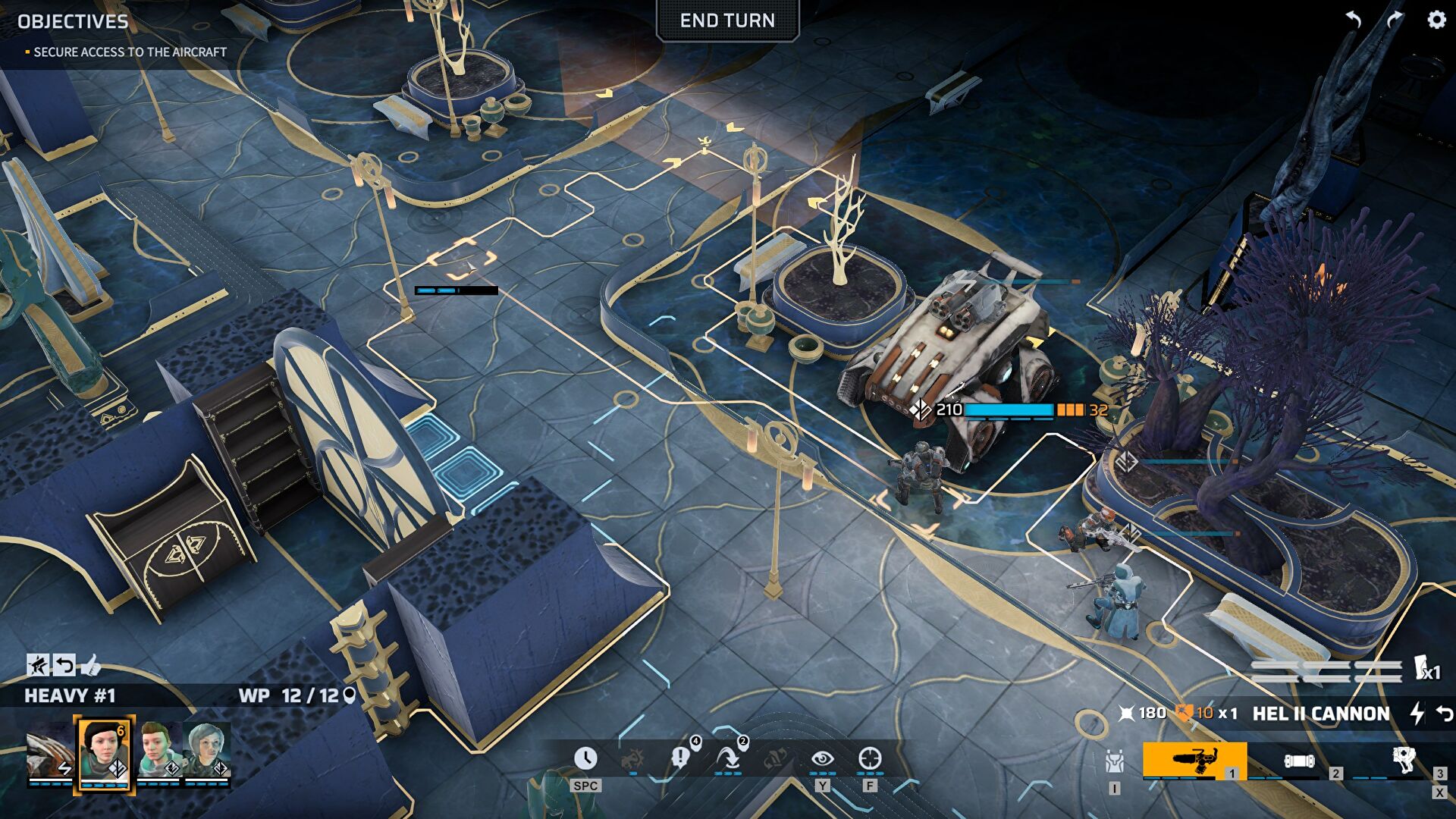Click the return-arrow status icon above Heavy #1
The height and width of the screenshot is (819, 1456).
point(64,665)
